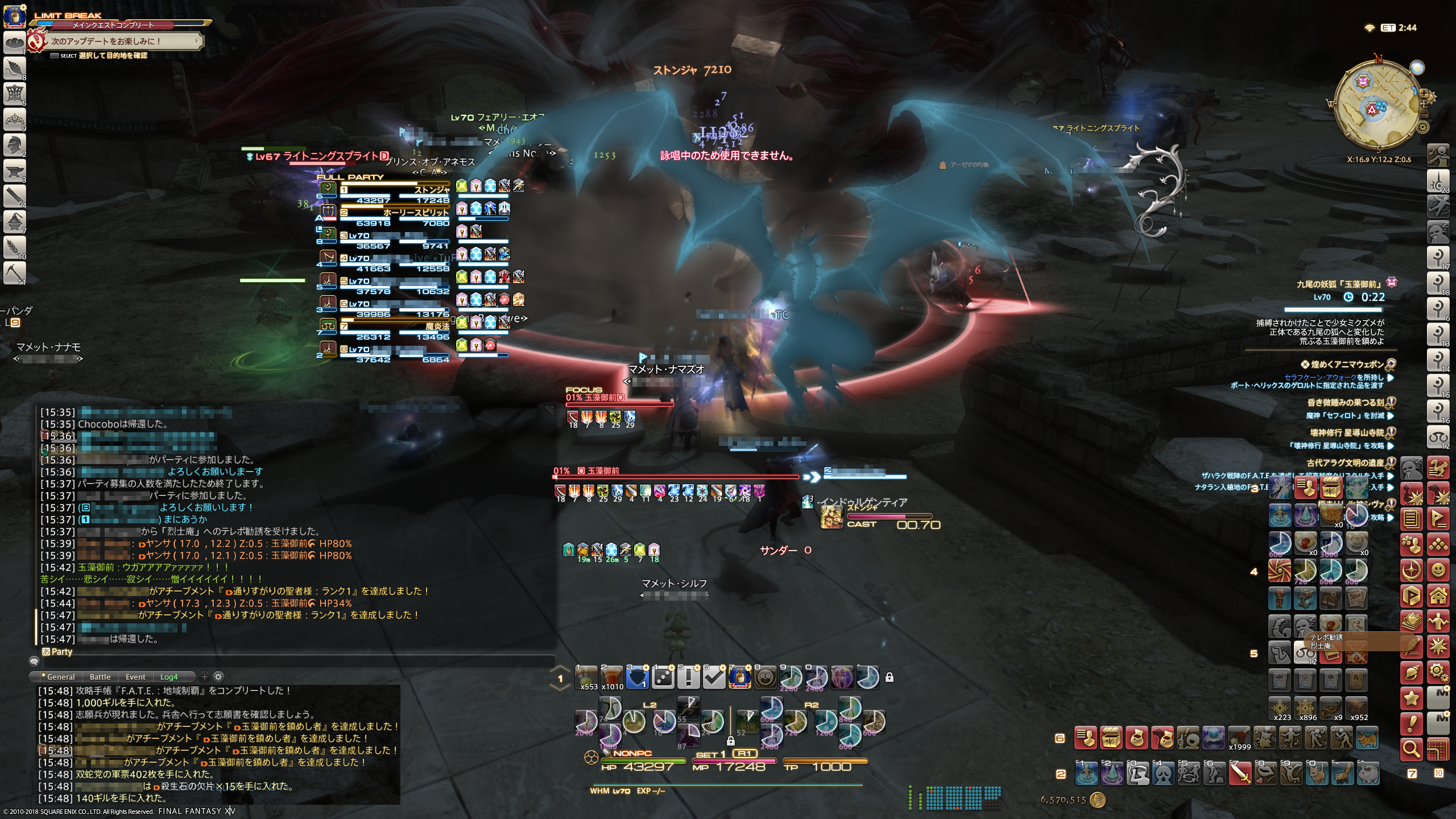The image size is (1456, 819).
Task: Activate the dice roll macro icon
Action: coord(663,677)
